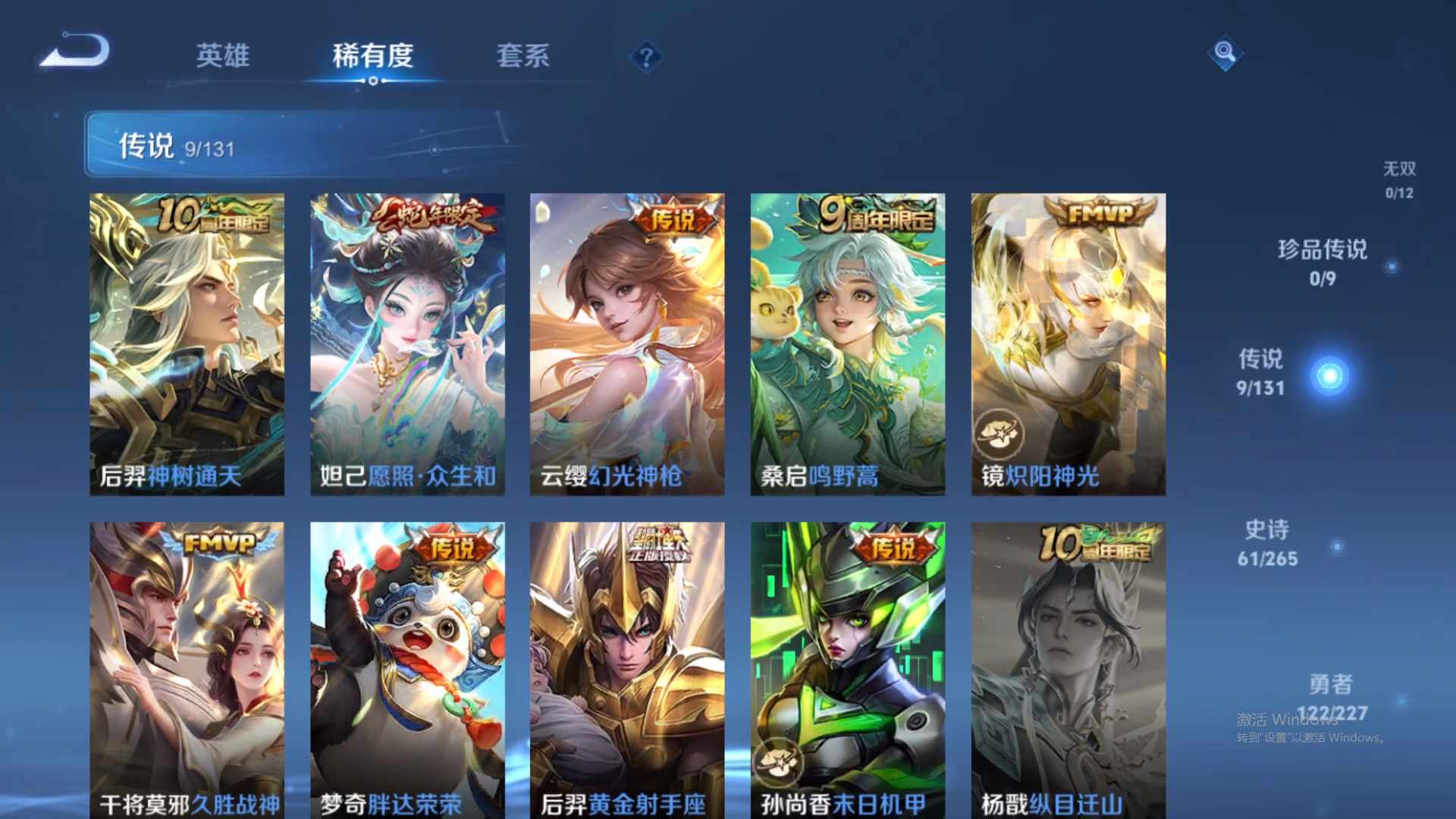Switch to the 英雄 tab

222,55
